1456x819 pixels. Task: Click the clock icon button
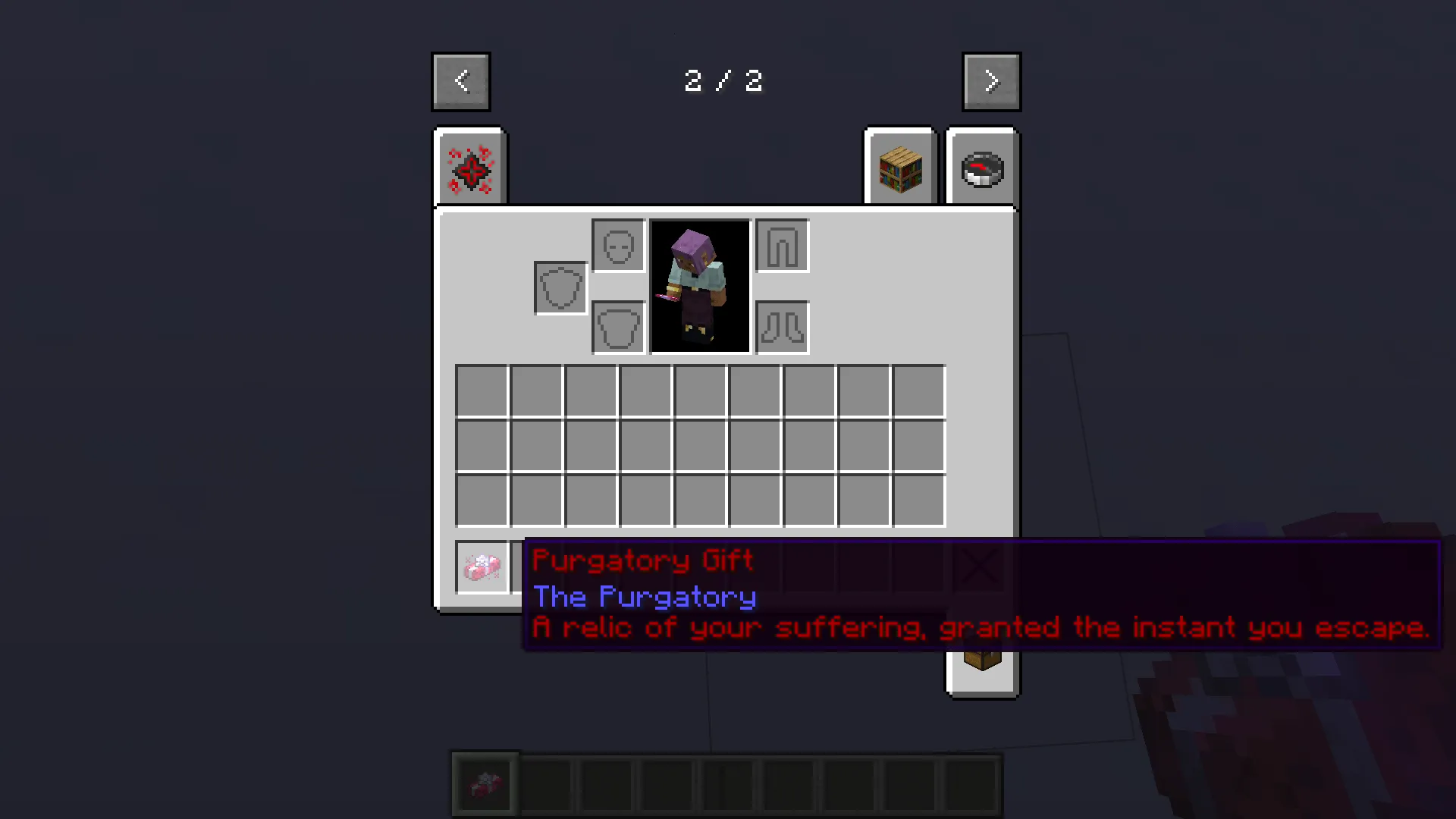tap(982, 168)
